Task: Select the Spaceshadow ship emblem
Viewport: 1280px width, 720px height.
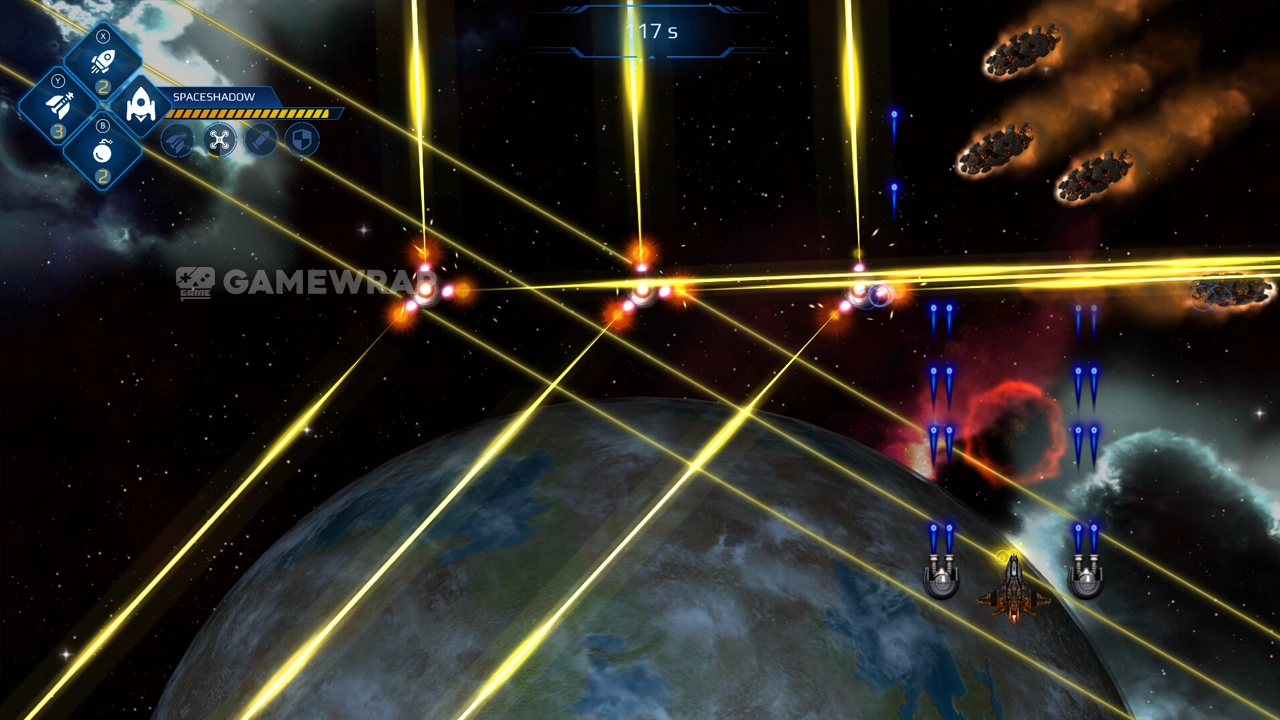Action: 140,106
